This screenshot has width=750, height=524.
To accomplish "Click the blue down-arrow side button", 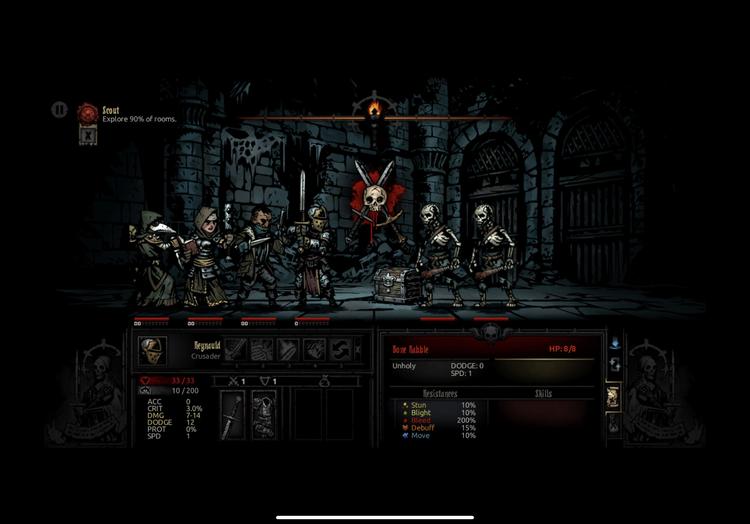I will pos(614,343).
